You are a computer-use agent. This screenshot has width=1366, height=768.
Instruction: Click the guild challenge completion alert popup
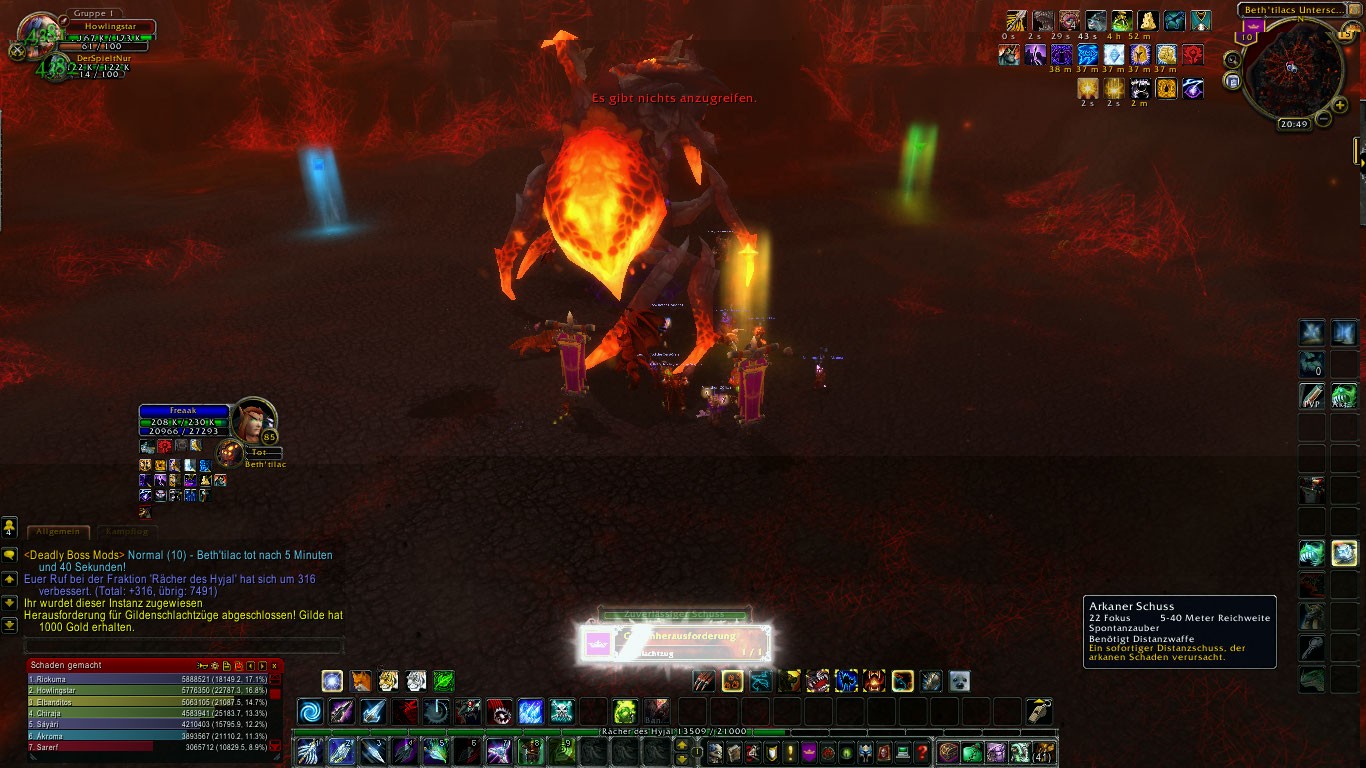pyautogui.click(x=676, y=644)
